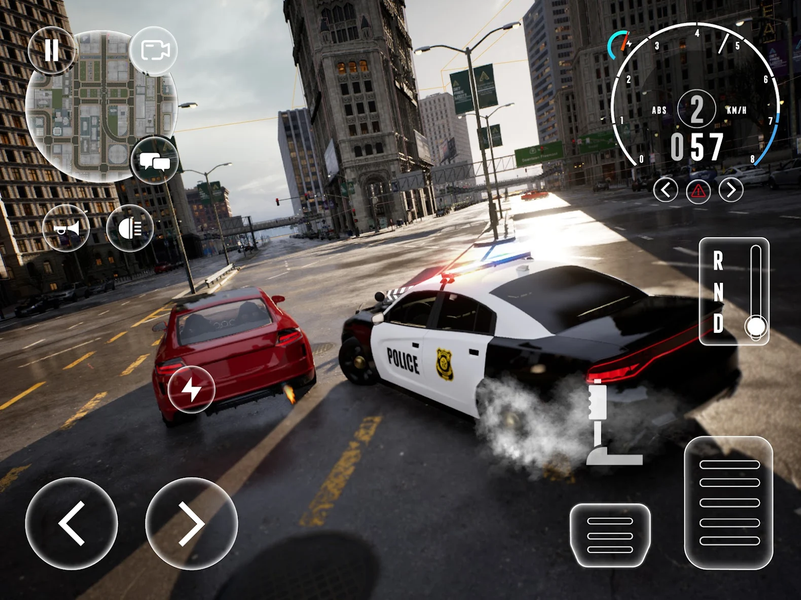Click the R N D gear selector
The width and height of the screenshot is (801, 600).
[733, 291]
